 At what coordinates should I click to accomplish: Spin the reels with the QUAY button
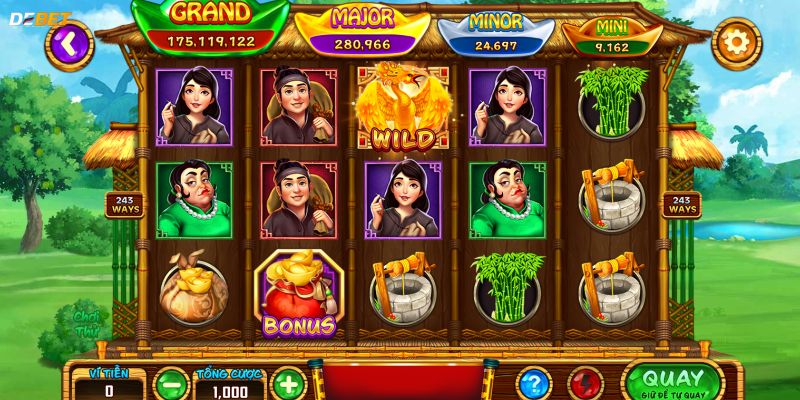673,381
